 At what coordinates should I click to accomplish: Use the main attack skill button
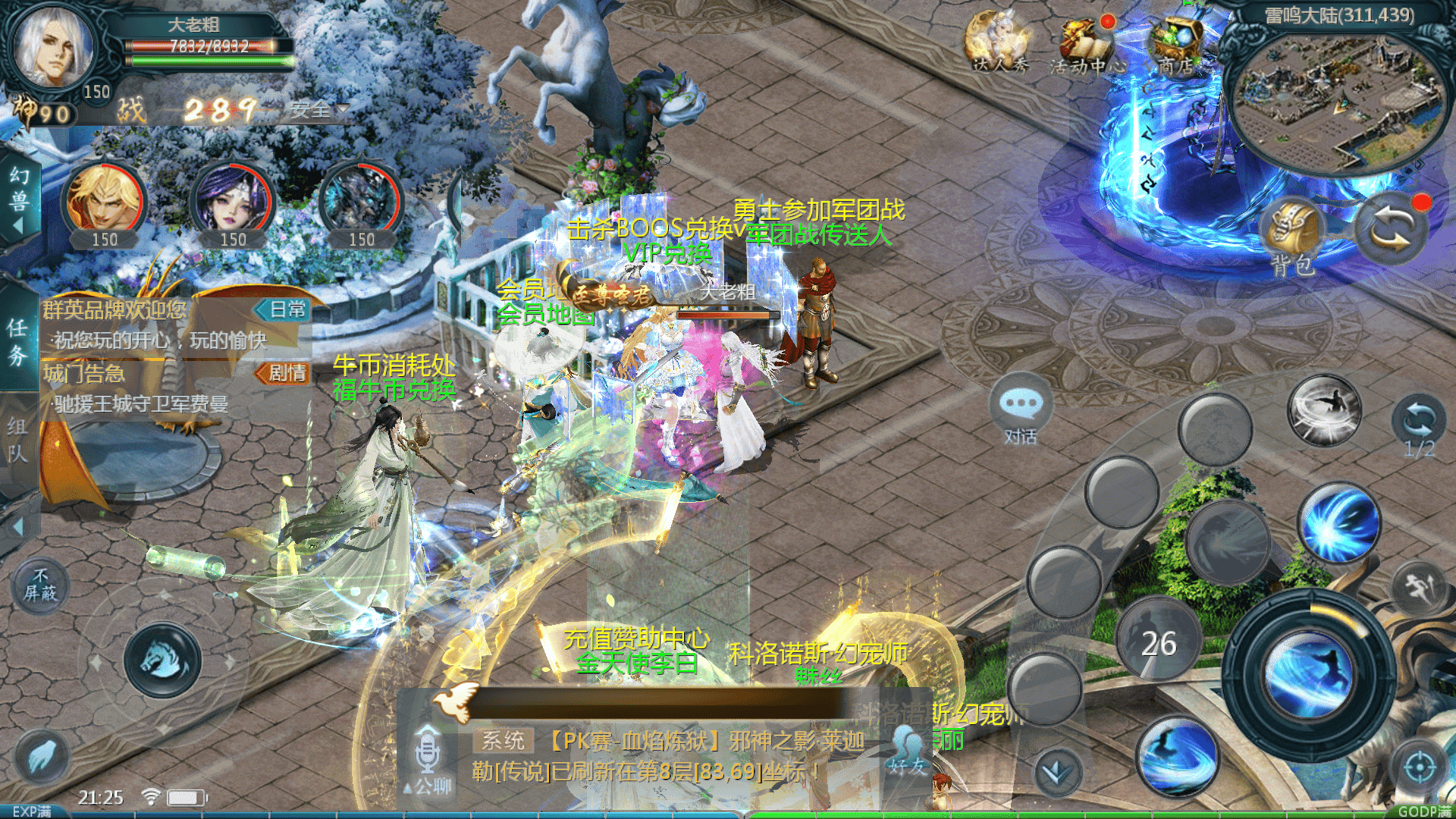coord(1308,671)
